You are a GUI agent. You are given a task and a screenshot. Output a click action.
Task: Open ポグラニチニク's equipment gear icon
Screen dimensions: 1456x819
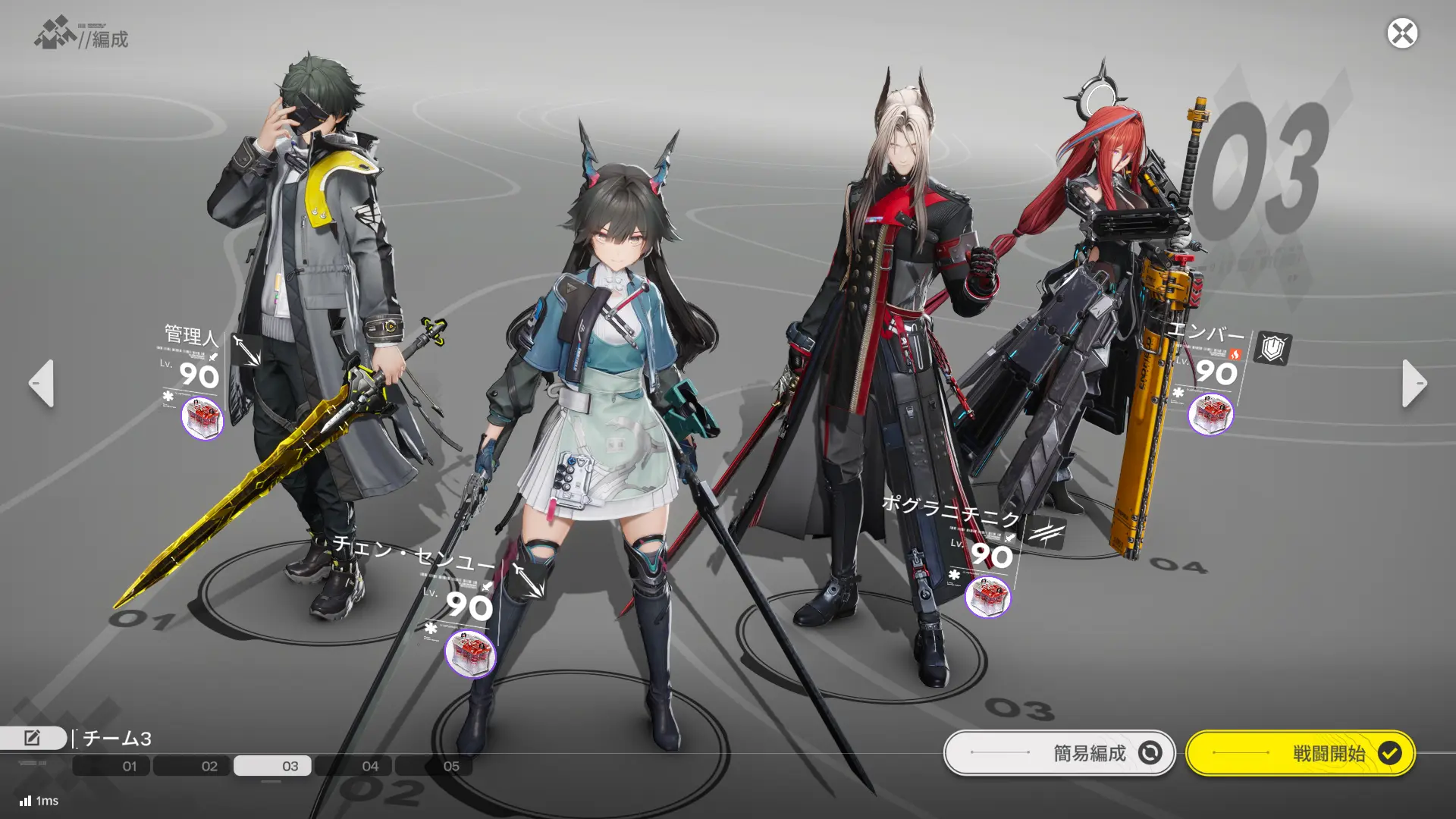pos(988,597)
